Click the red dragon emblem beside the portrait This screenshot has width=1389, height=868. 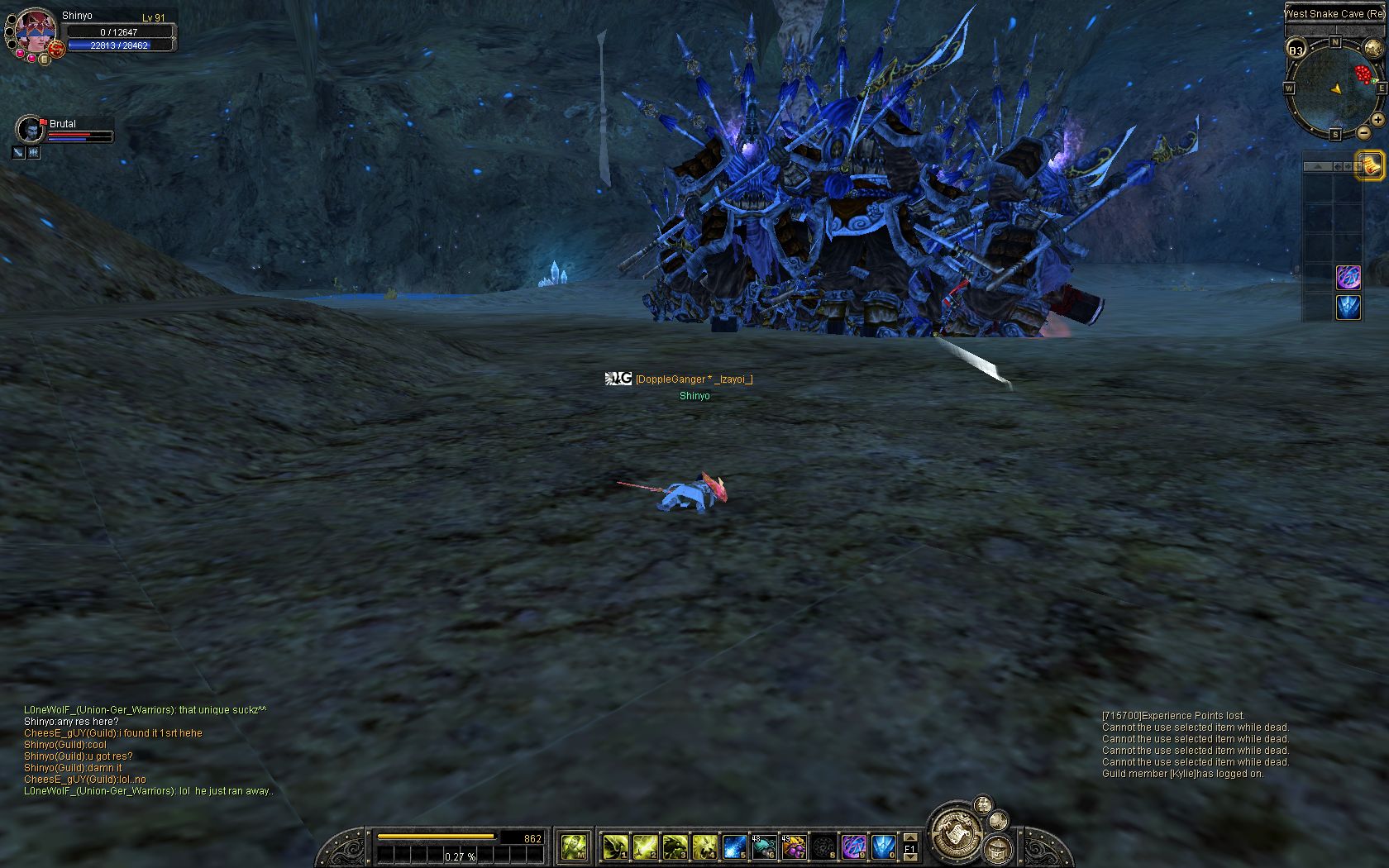56,50
